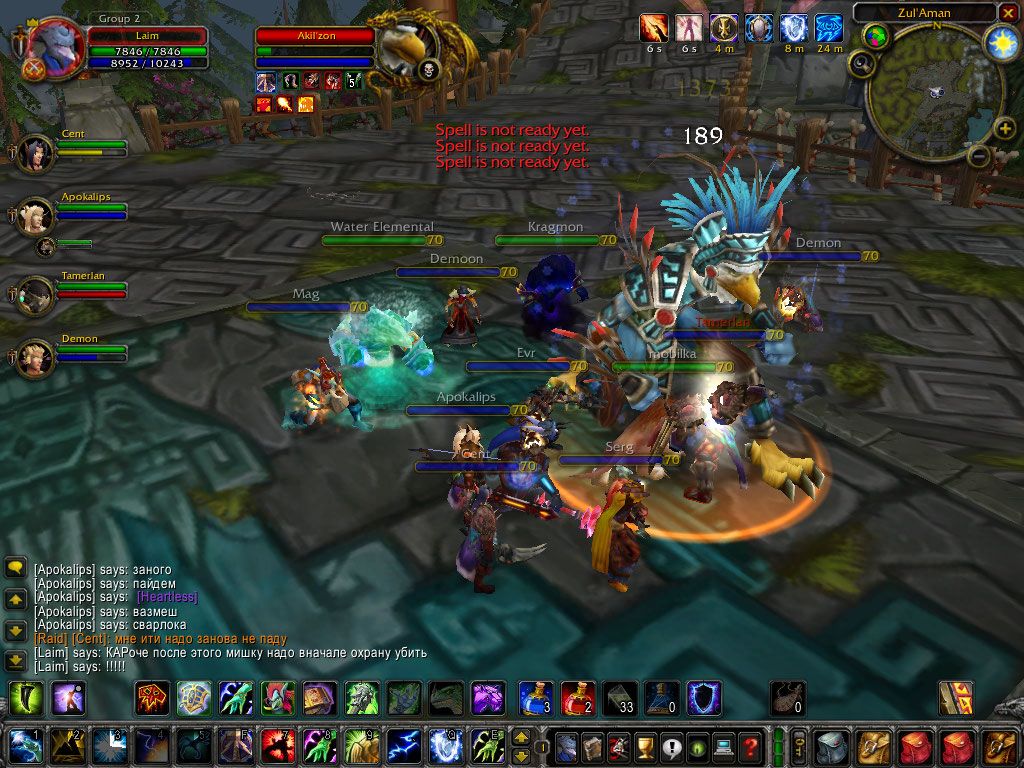The image size is (1024, 768).
Task: Open the red question mark help menu
Action: pos(749,746)
